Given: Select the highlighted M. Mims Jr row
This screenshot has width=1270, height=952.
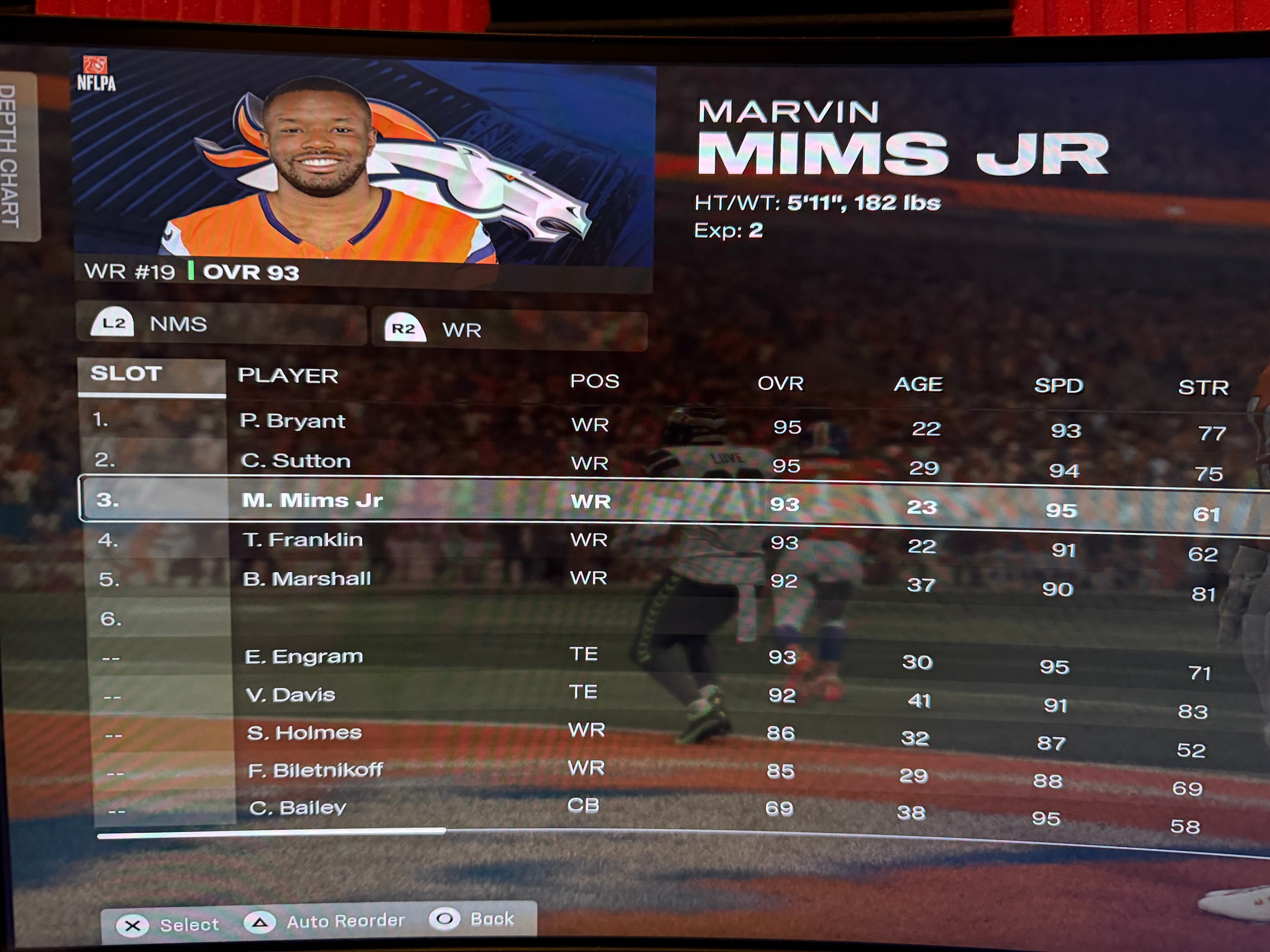Looking at the screenshot, I should click(312, 500).
